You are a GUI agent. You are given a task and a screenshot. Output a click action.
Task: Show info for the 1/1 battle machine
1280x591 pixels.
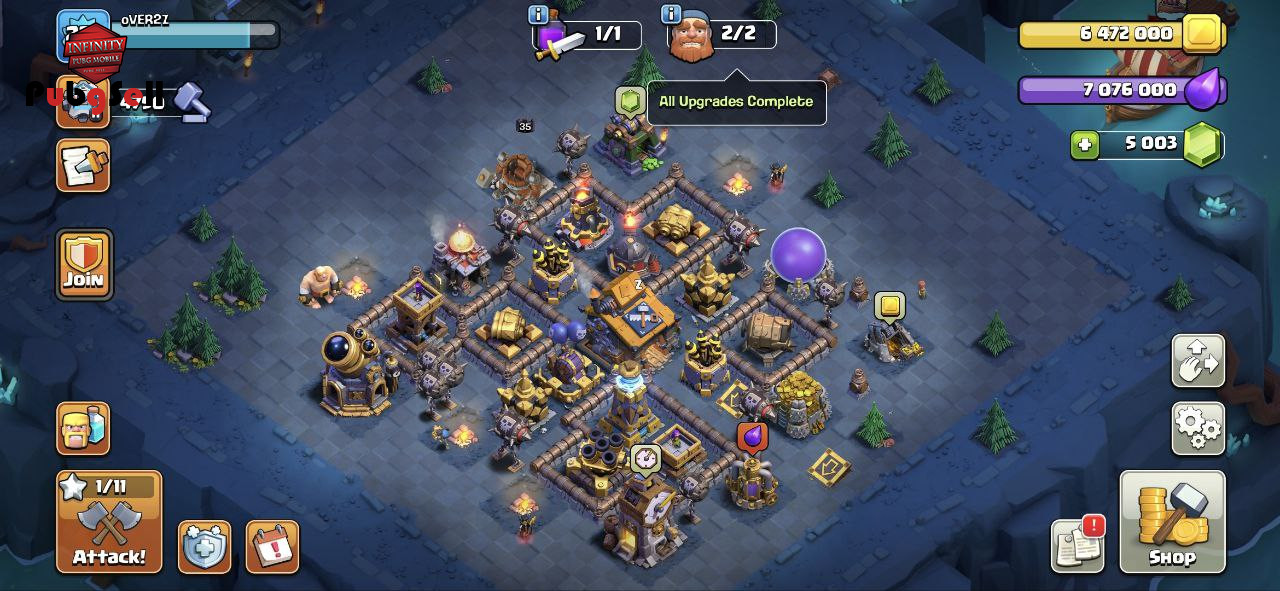538,15
